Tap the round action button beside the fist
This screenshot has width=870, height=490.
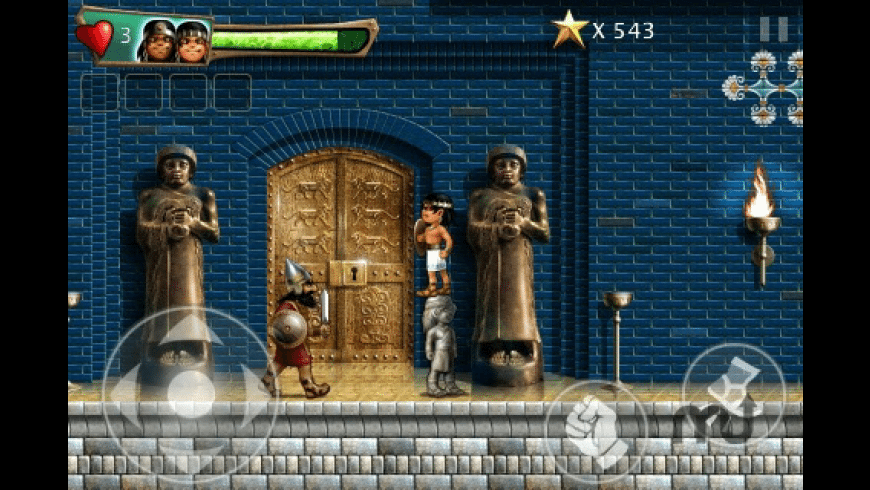pos(732,394)
